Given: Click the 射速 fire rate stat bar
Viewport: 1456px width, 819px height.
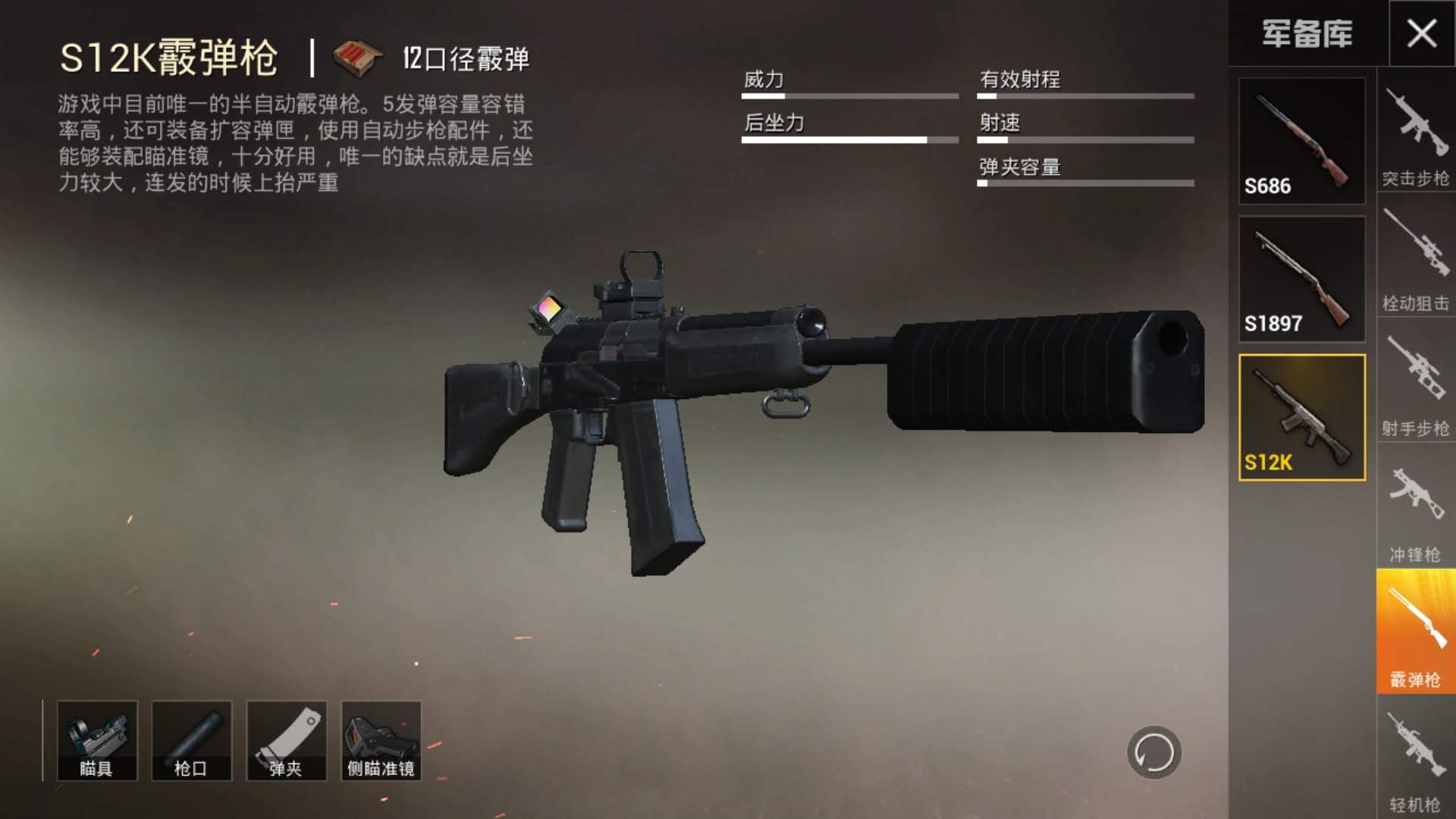Looking at the screenshot, I should (x=1084, y=139).
